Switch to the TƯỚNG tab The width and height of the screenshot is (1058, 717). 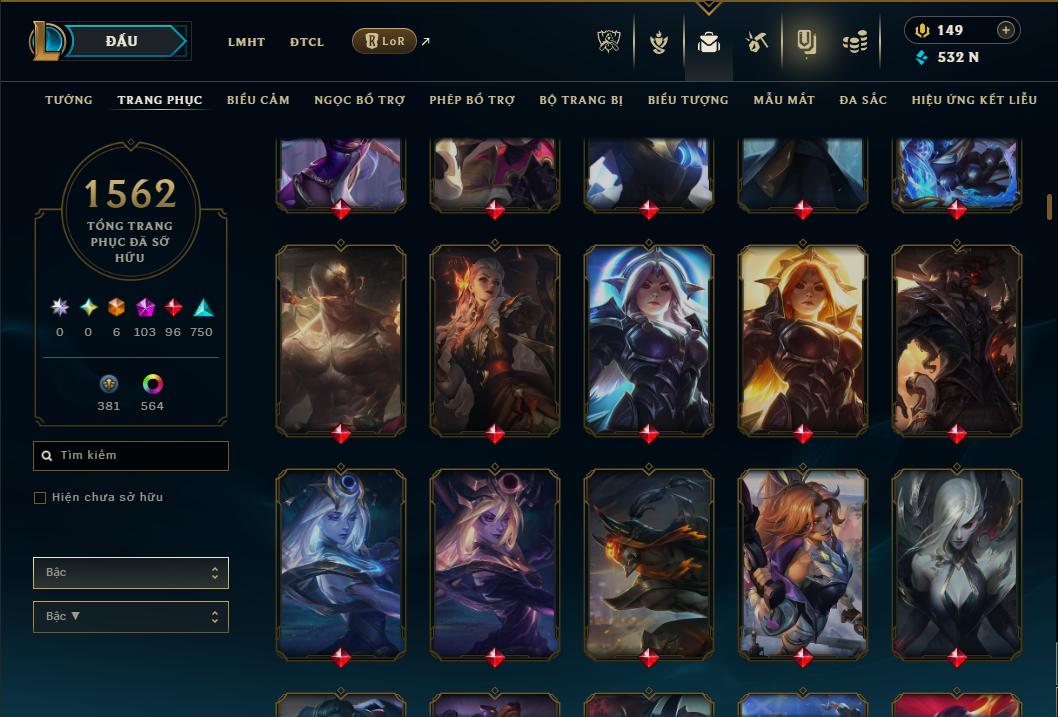tap(69, 100)
